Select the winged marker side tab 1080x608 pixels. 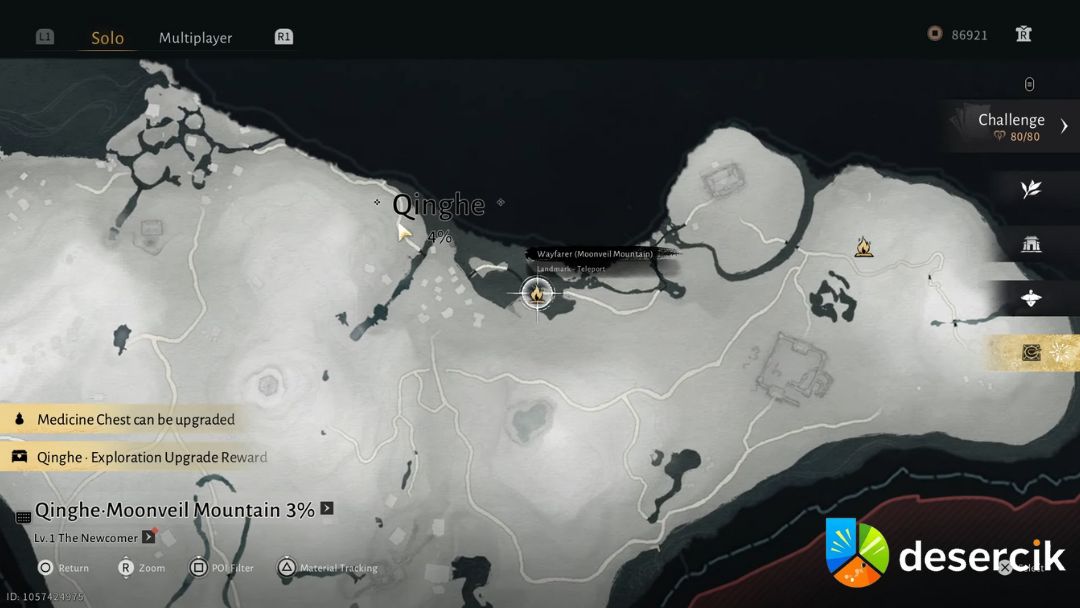1031,298
